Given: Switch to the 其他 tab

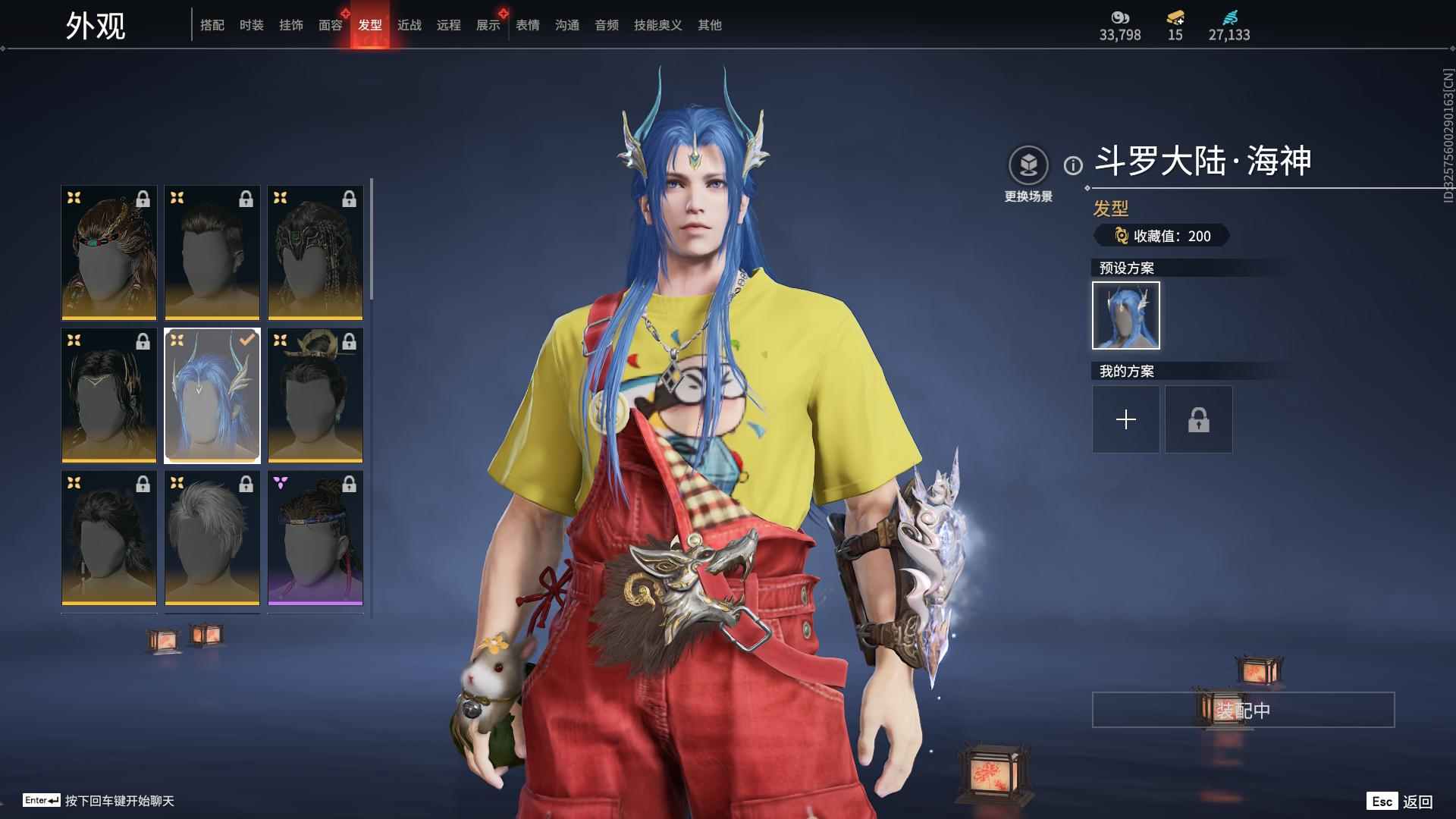Looking at the screenshot, I should pyautogui.click(x=709, y=25).
